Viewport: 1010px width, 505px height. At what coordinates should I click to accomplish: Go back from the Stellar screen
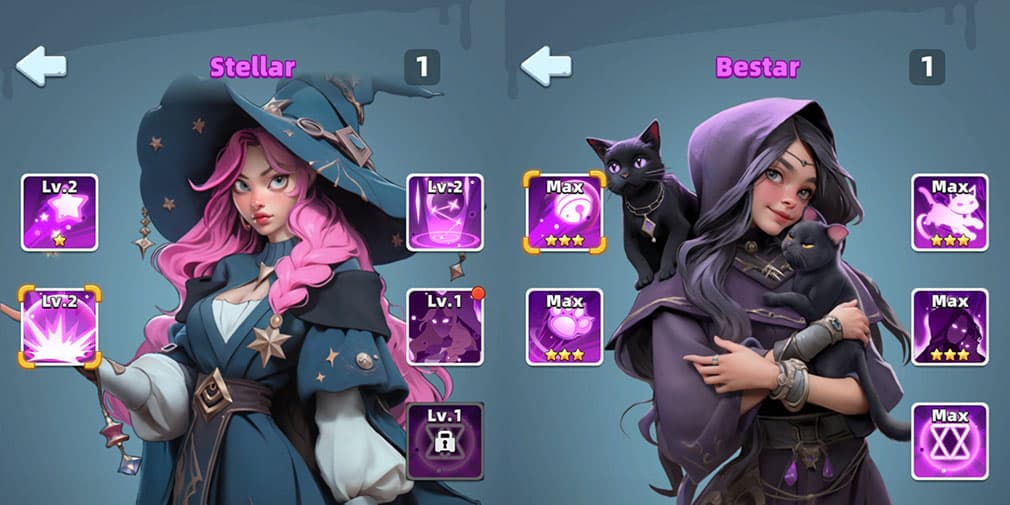pos(42,66)
